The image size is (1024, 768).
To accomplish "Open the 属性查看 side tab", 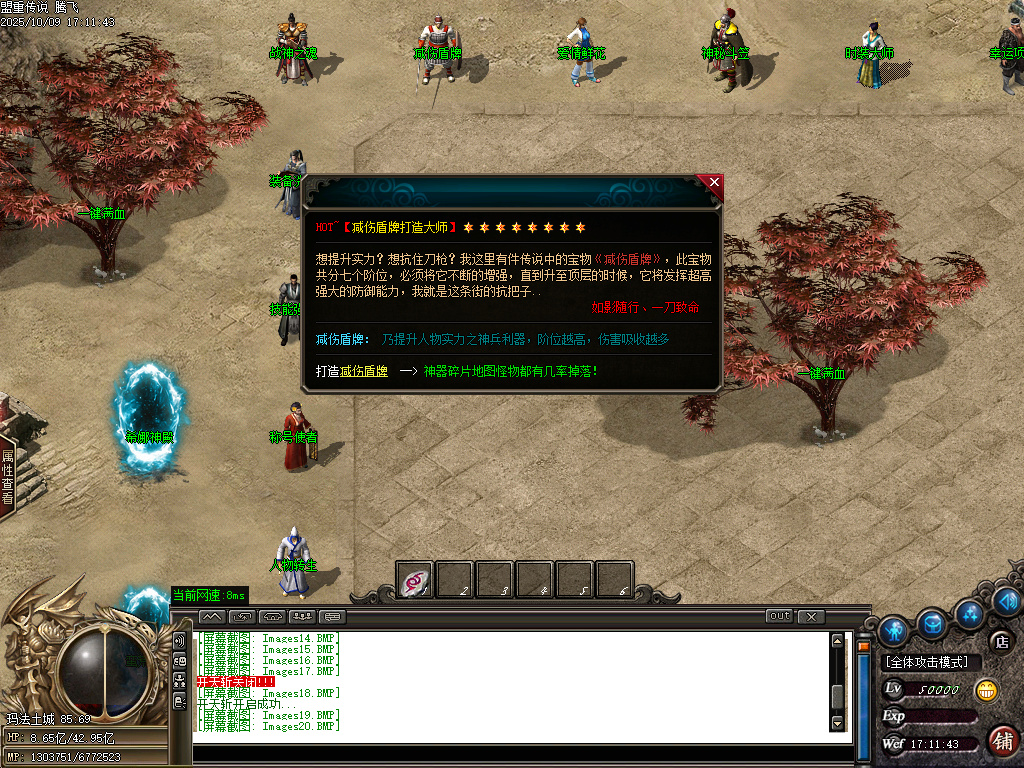I will tap(7, 476).
